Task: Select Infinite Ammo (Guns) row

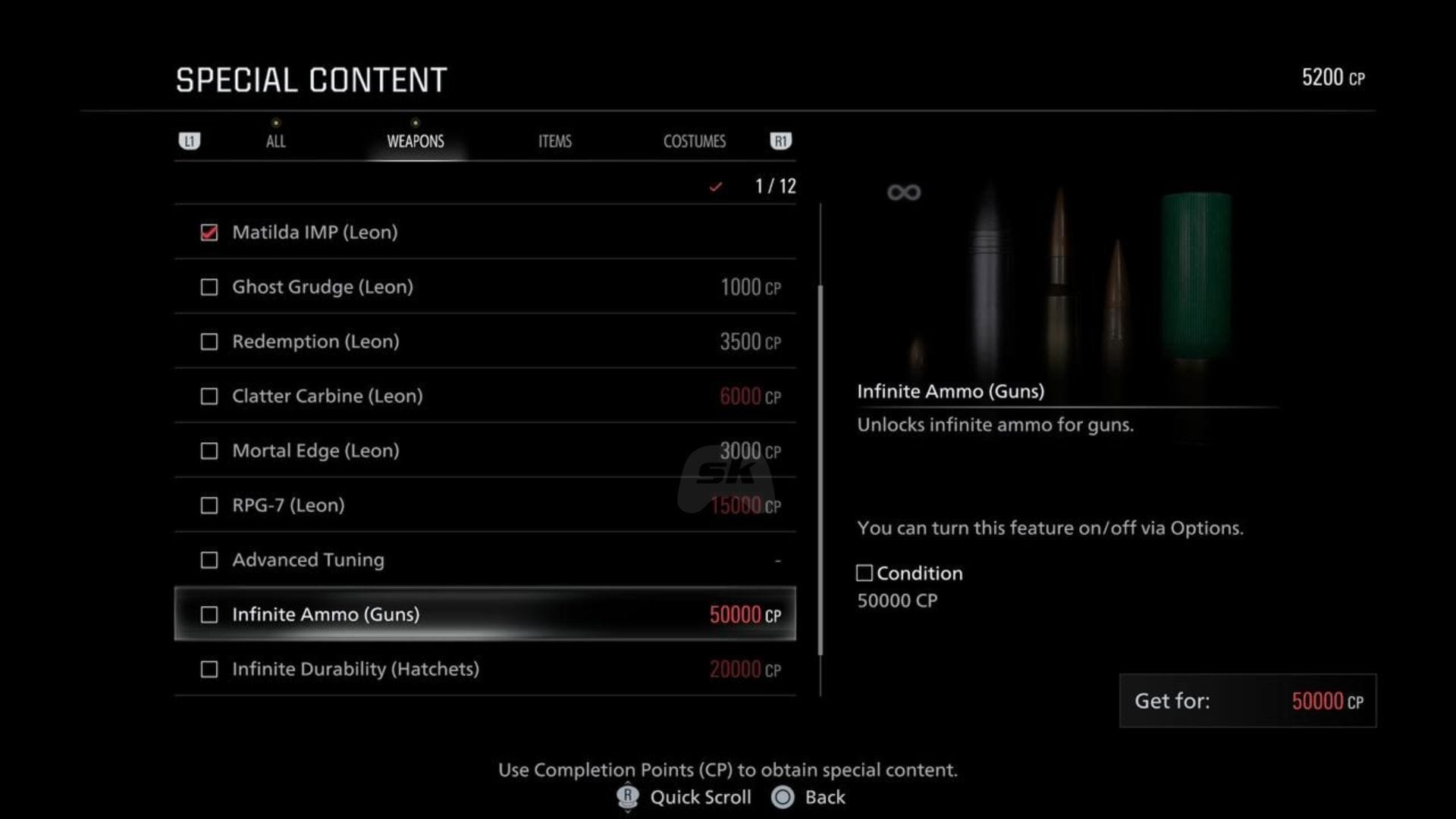Action: [485, 614]
